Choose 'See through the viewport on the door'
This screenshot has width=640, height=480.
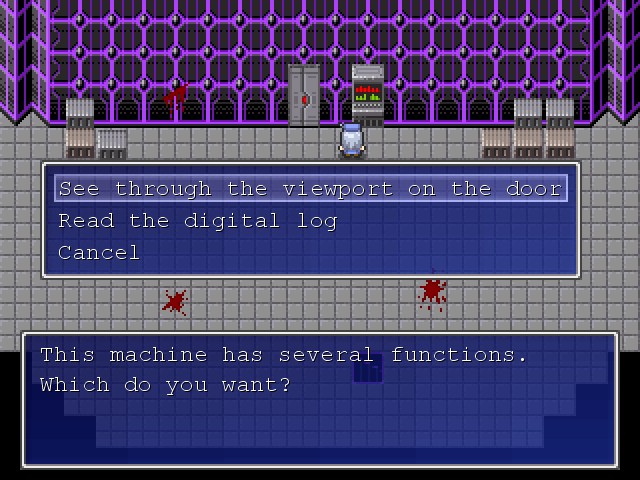click(310, 188)
